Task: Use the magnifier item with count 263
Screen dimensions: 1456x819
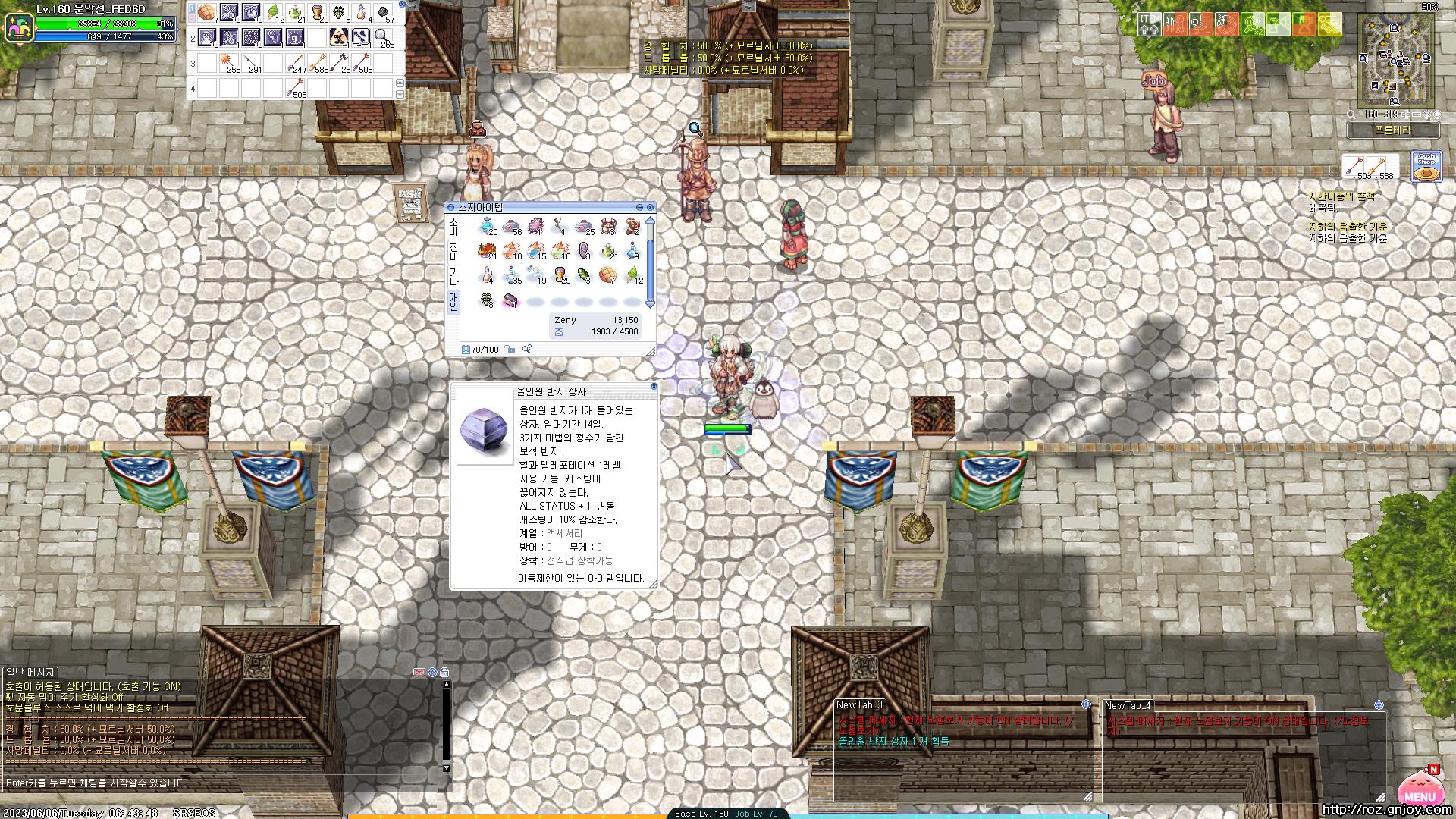Action: [383, 37]
